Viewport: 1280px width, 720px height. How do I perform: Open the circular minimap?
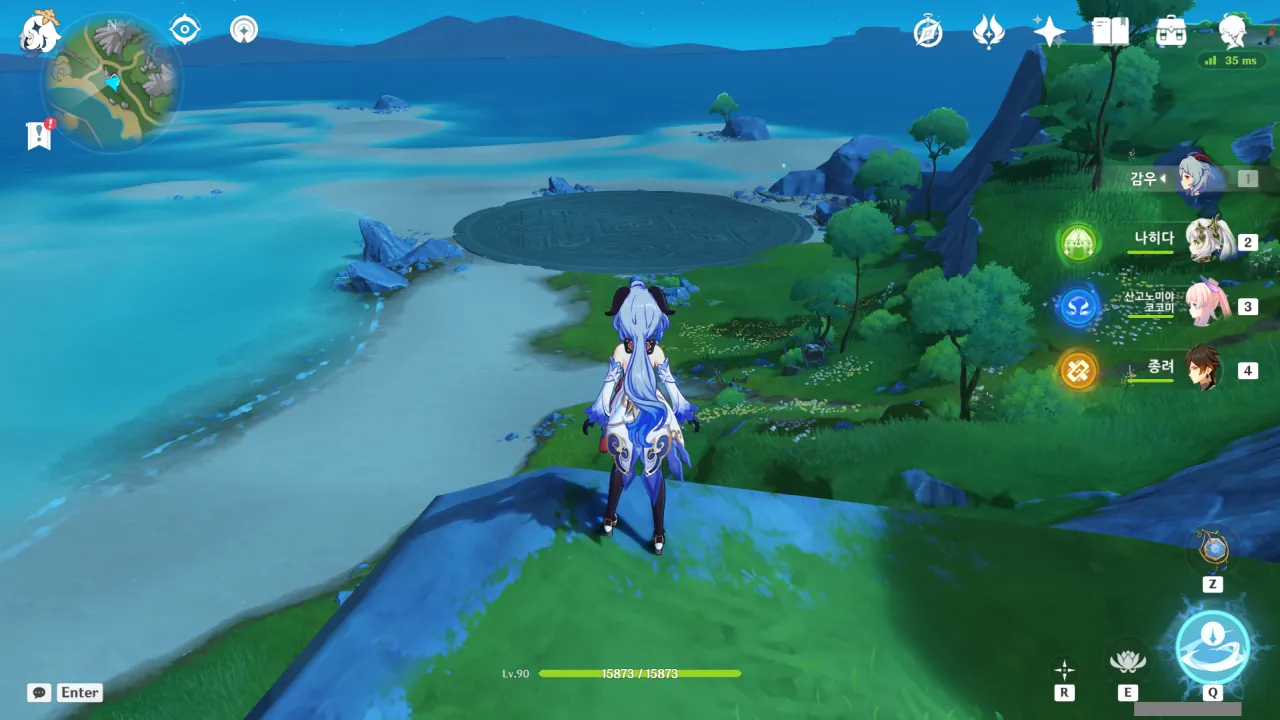pyautogui.click(x=112, y=82)
